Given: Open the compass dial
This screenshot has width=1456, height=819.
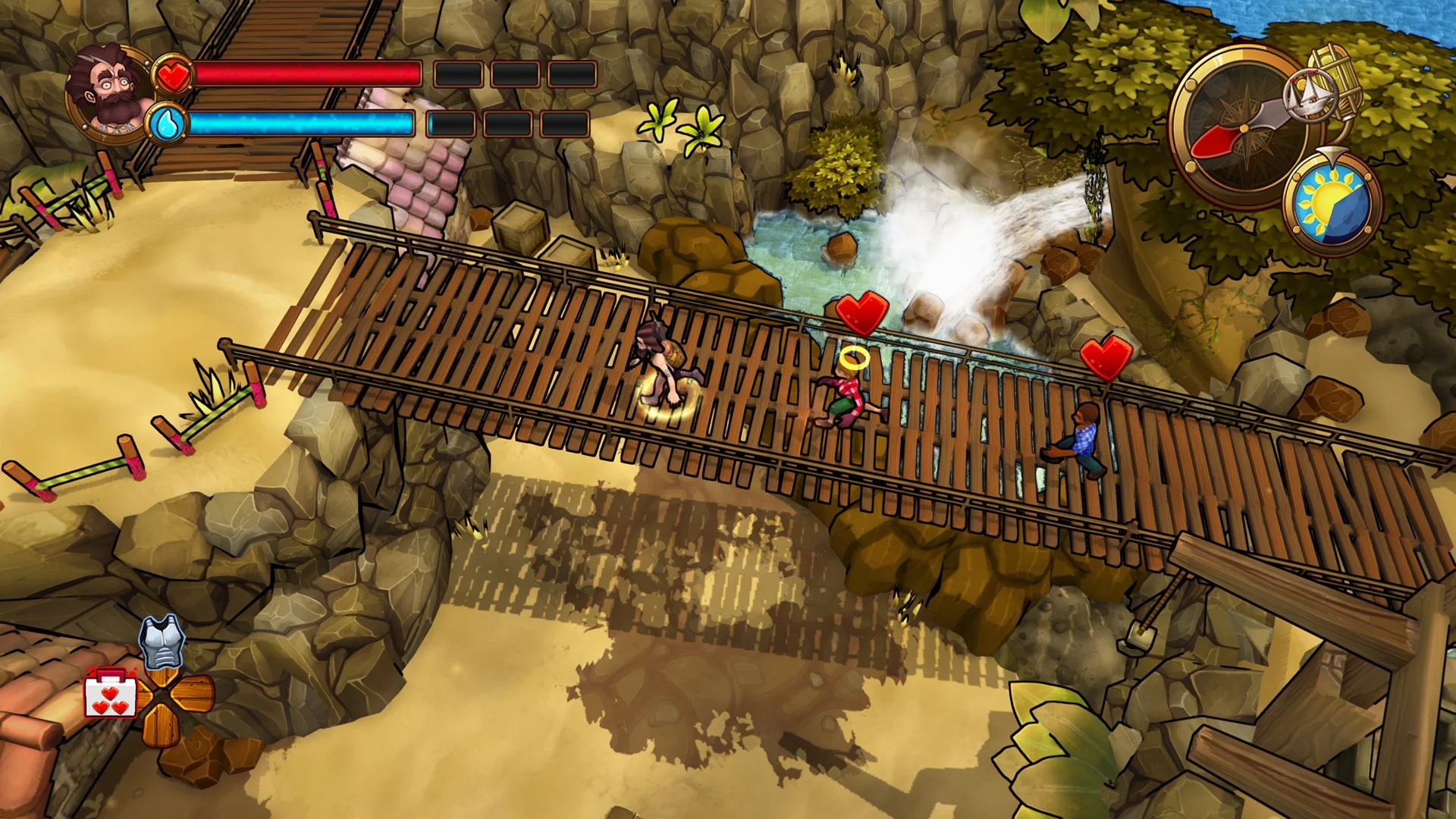Looking at the screenshot, I should (1235, 126).
